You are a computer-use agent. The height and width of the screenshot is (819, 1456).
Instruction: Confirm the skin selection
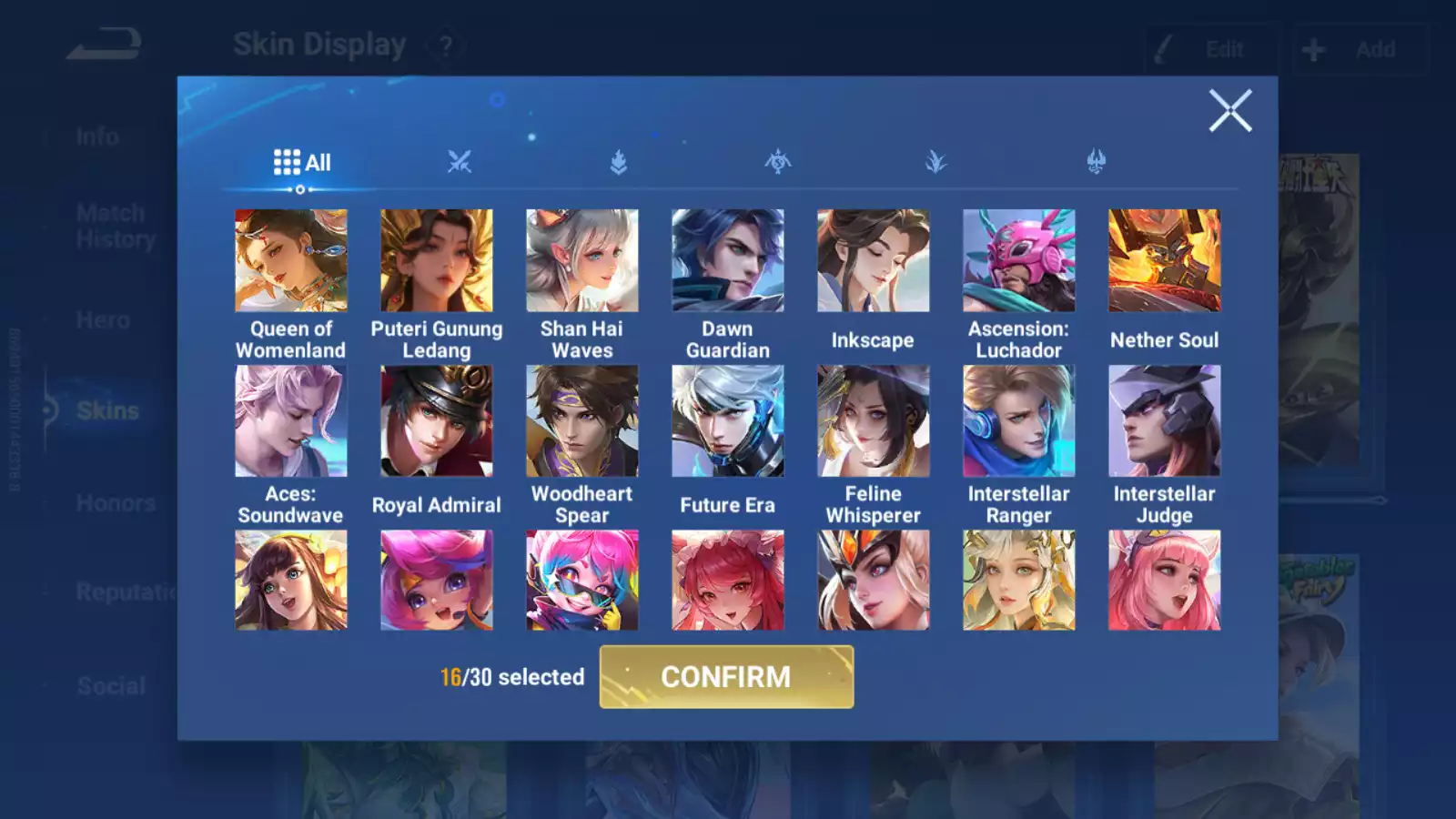point(726,677)
